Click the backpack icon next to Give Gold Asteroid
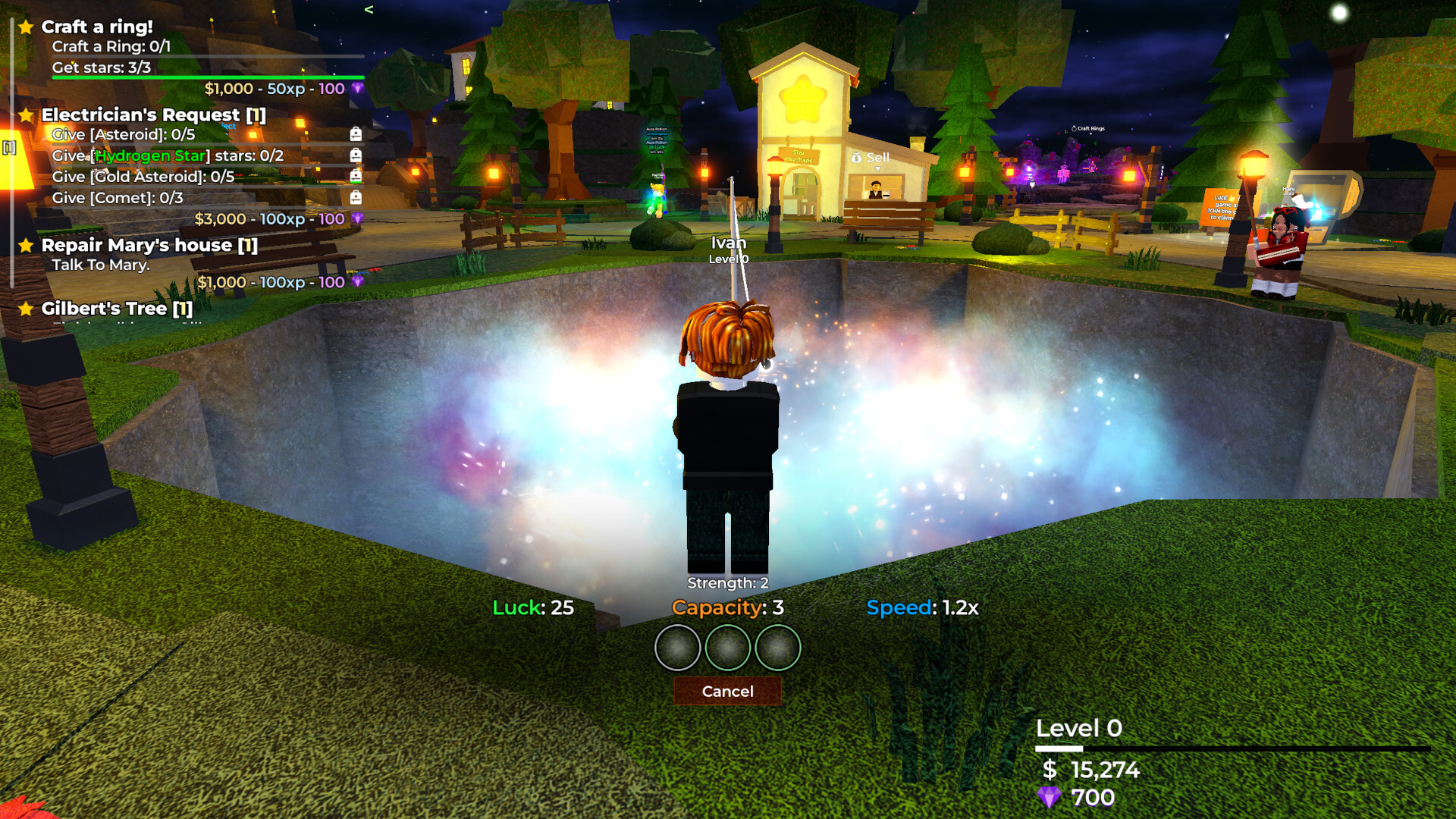1456x819 pixels. point(356,176)
